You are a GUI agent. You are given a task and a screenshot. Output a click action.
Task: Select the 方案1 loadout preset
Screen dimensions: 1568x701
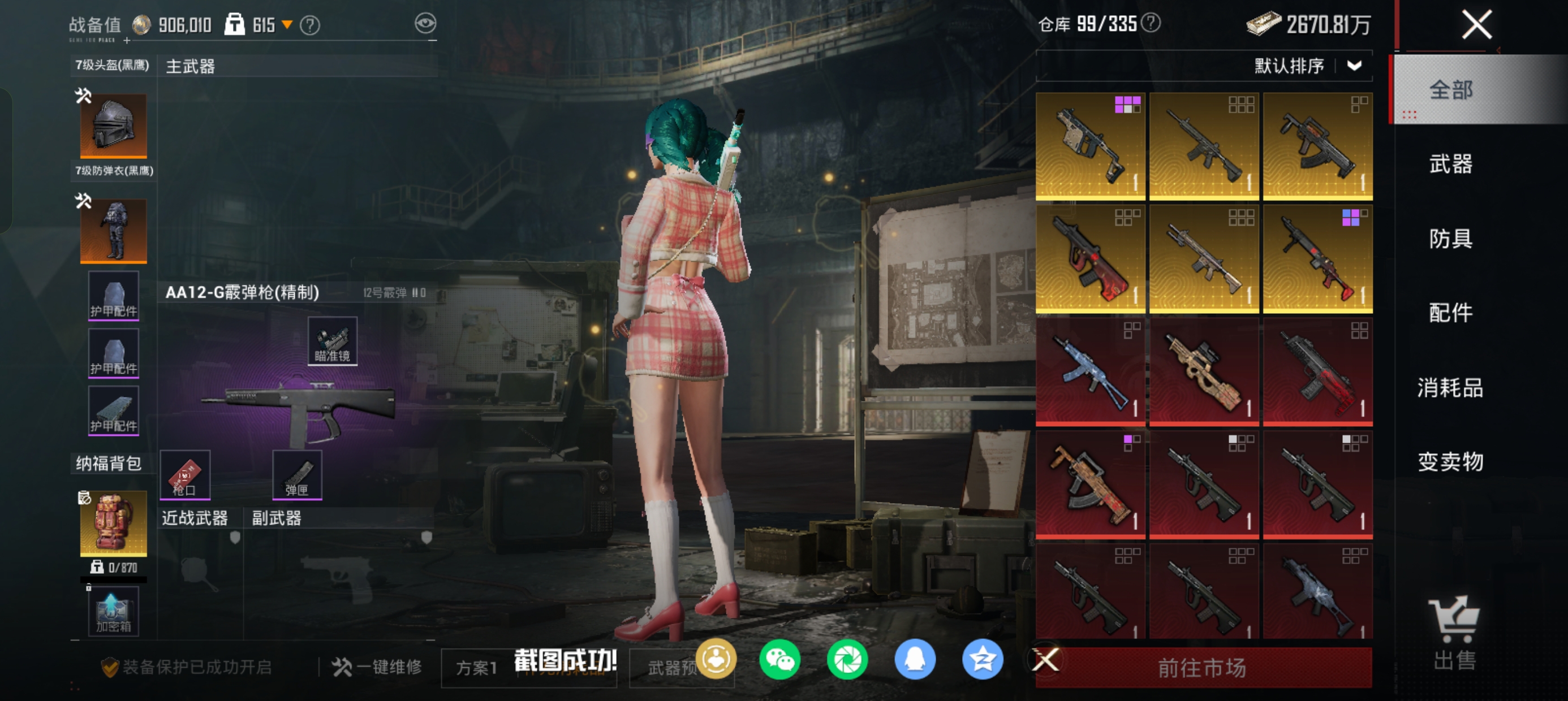(x=477, y=668)
